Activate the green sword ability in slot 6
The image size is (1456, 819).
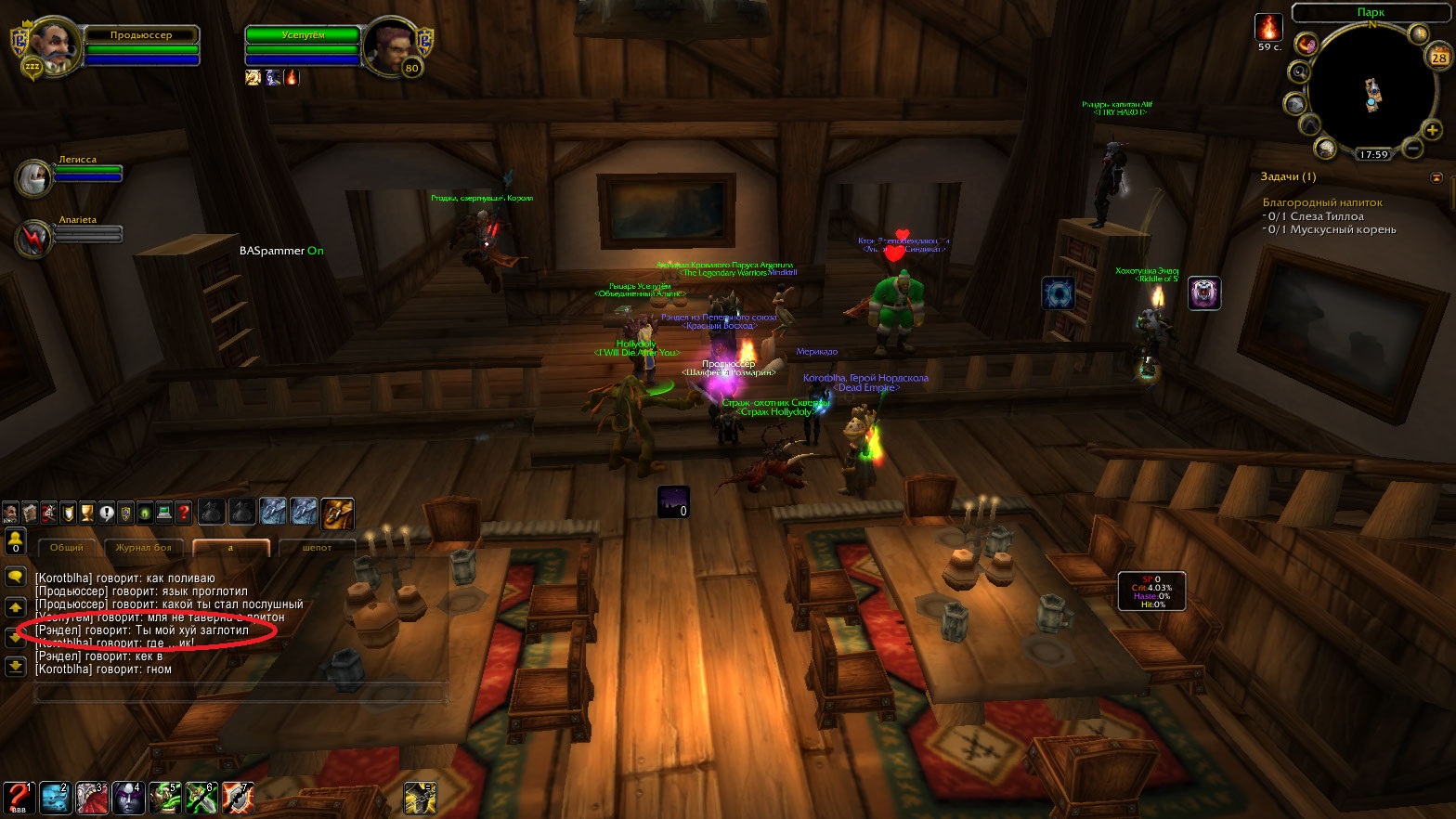201,798
